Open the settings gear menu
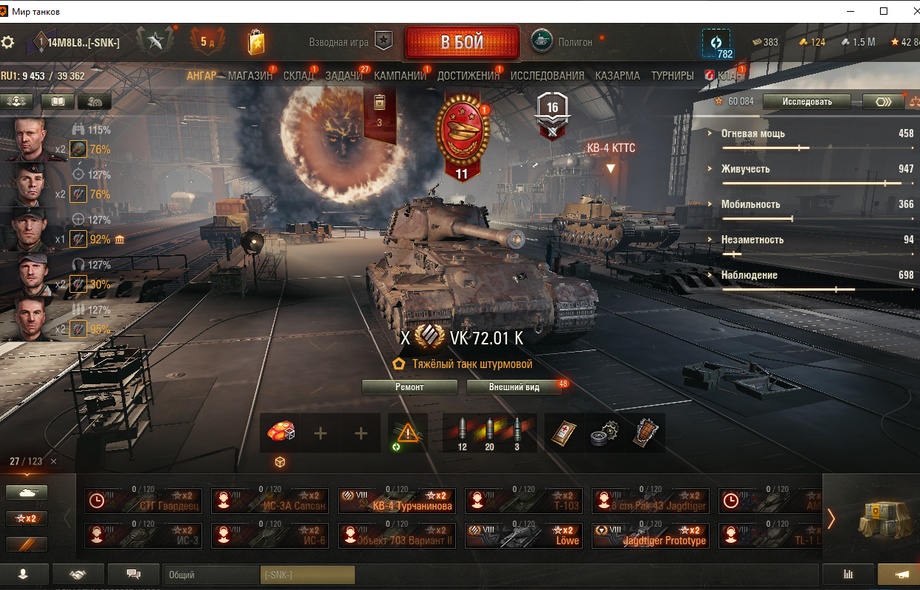The width and height of the screenshot is (920, 590). click(x=8, y=42)
